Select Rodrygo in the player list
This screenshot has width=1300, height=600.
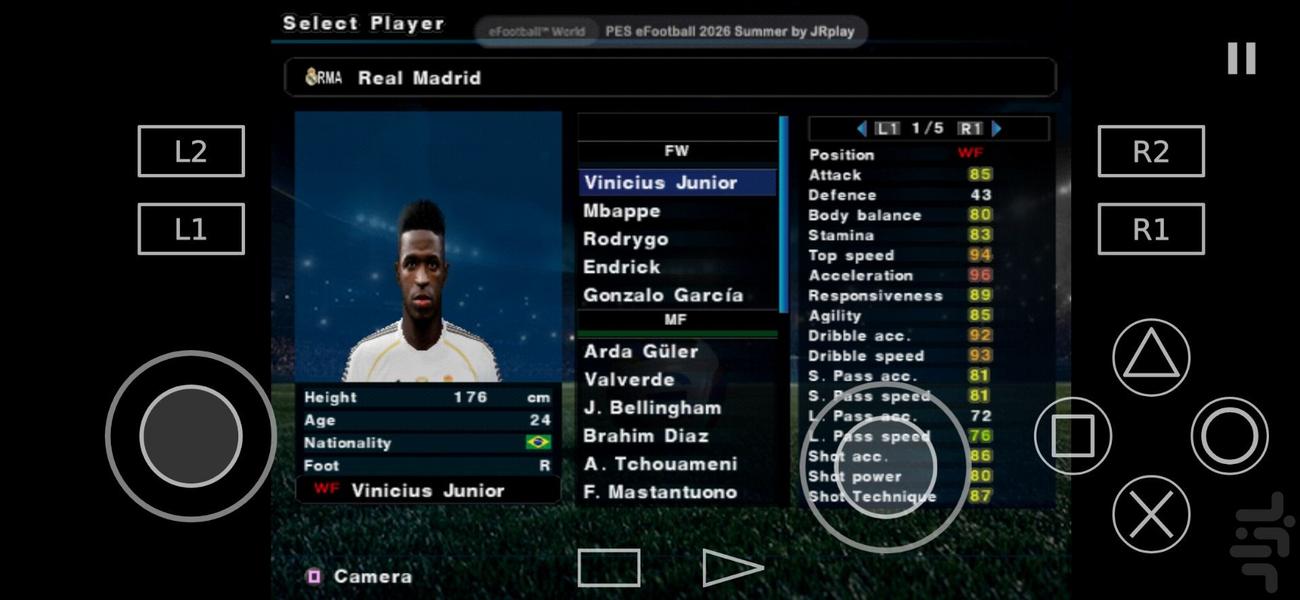tap(626, 239)
